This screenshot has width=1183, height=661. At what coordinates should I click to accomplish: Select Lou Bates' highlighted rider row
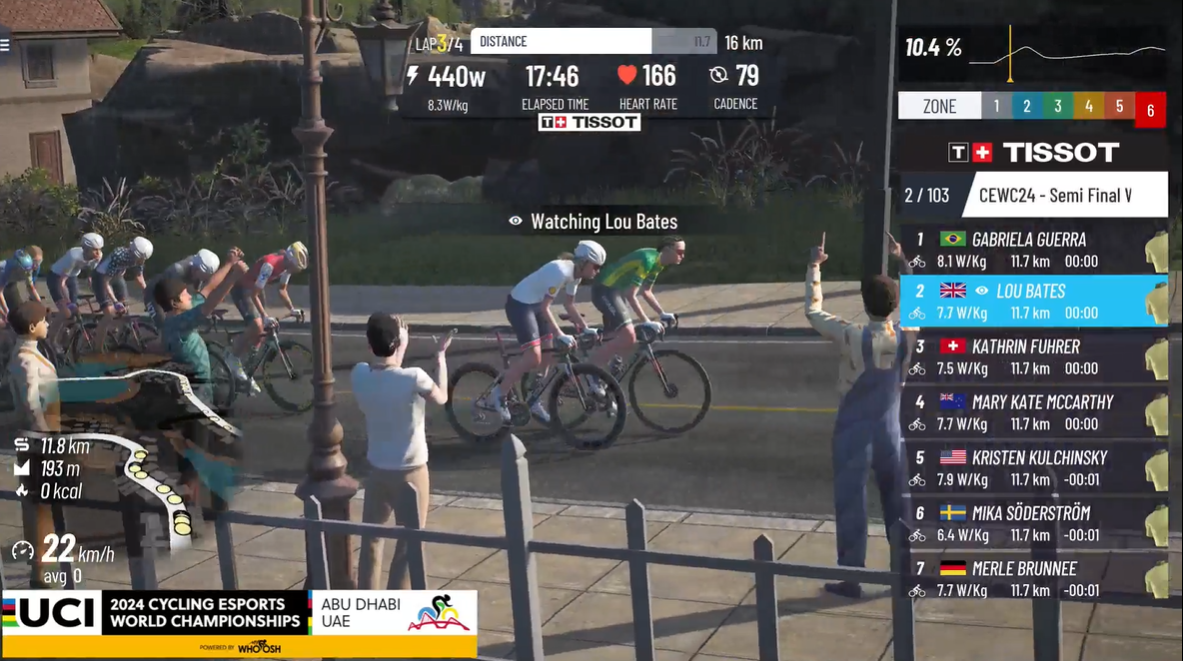(x=1029, y=302)
